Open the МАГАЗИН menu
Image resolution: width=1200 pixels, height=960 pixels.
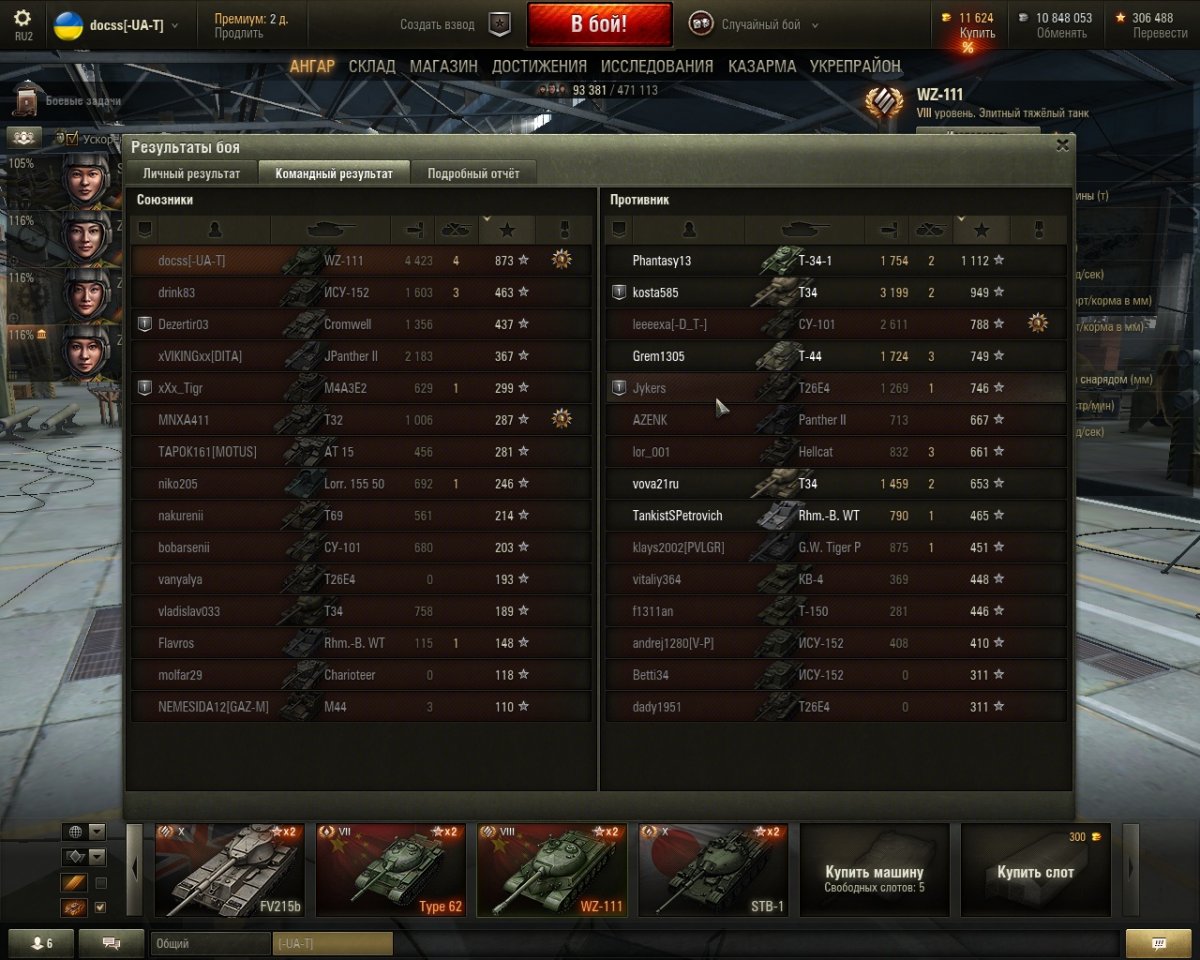tap(443, 66)
